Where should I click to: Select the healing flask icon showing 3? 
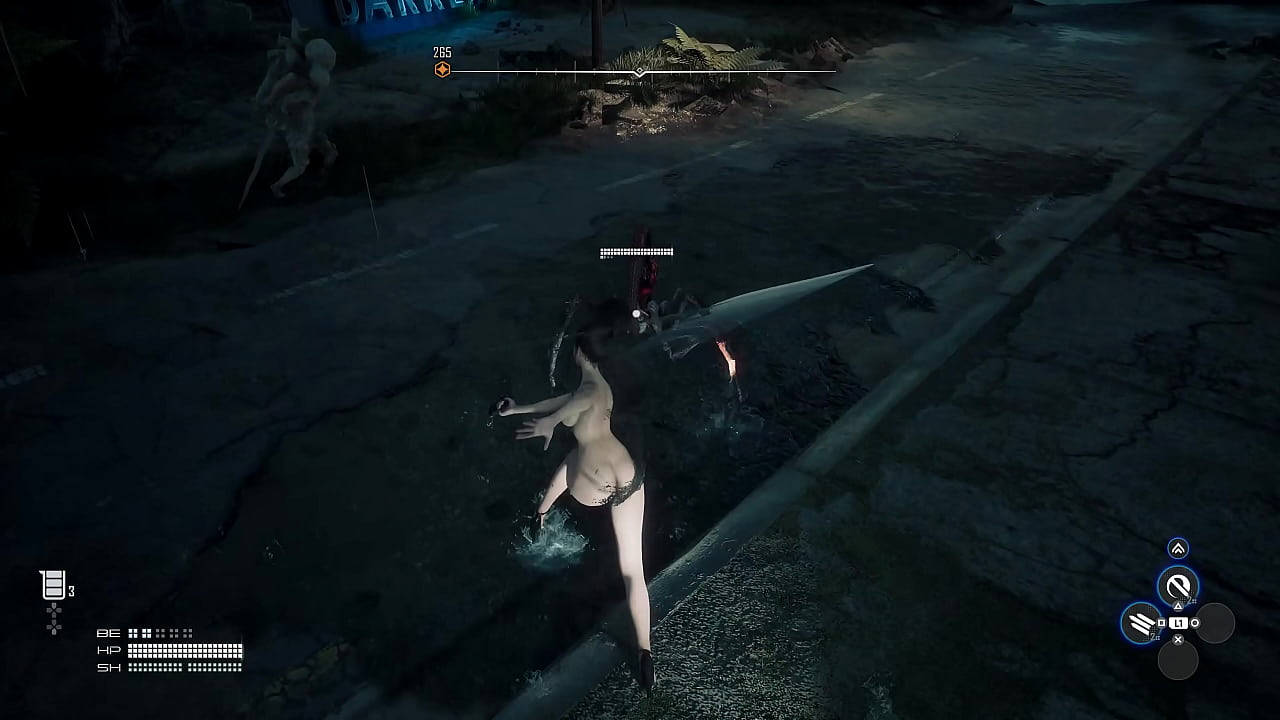[53, 584]
